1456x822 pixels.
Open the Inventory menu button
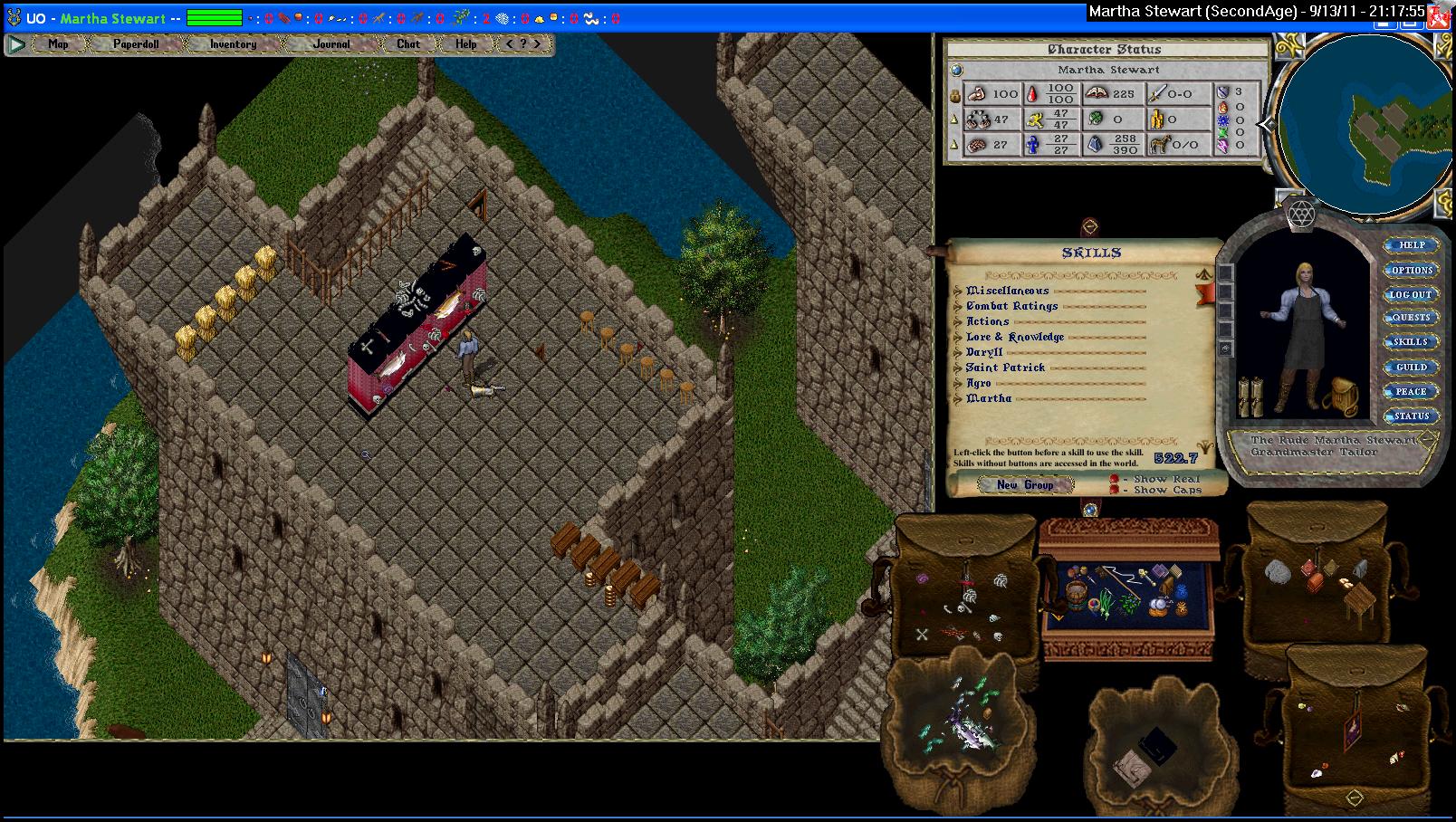233,43
